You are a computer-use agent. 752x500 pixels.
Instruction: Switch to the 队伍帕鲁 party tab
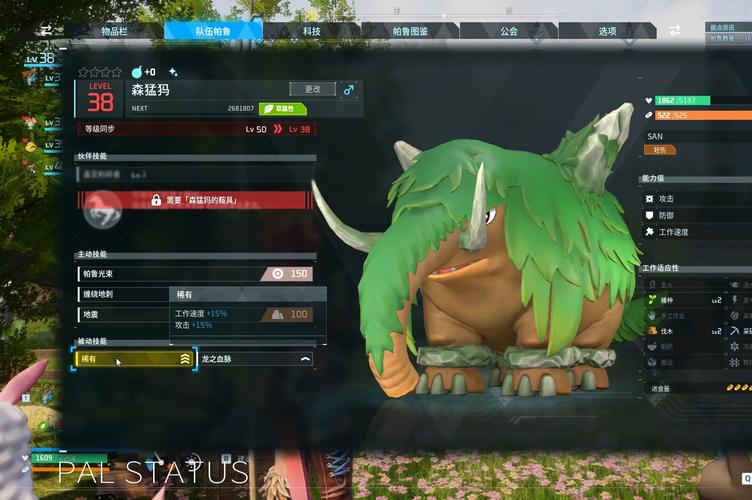tap(214, 32)
